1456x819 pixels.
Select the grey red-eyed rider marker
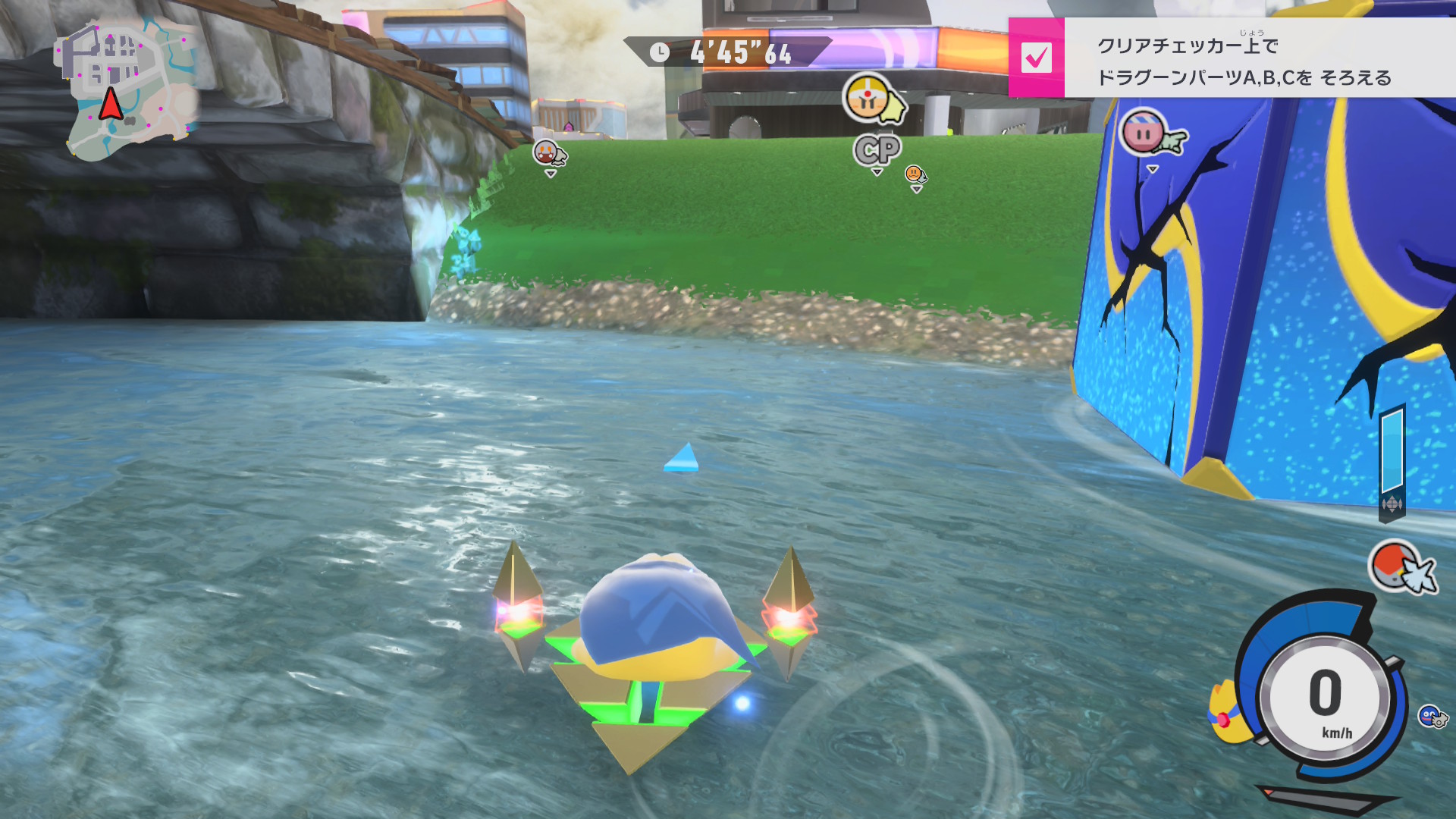pyautogui.click(x=548, y=152)
